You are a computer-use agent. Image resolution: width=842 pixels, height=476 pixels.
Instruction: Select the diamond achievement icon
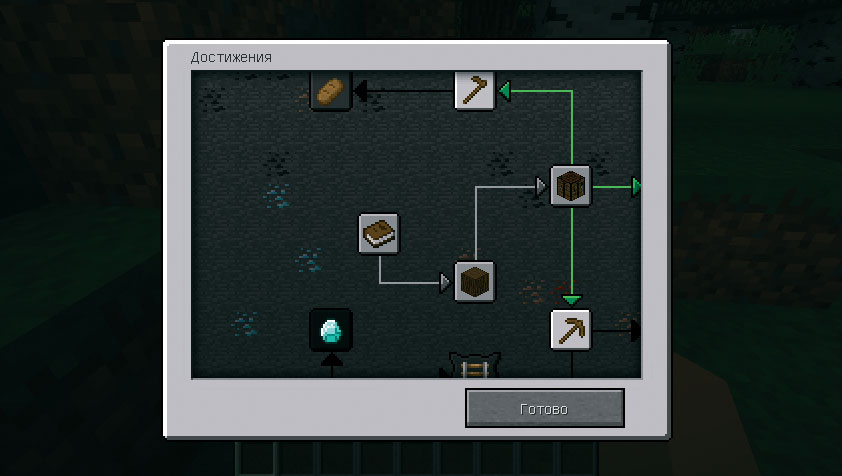pyautogui.click(x=330, y=329)
